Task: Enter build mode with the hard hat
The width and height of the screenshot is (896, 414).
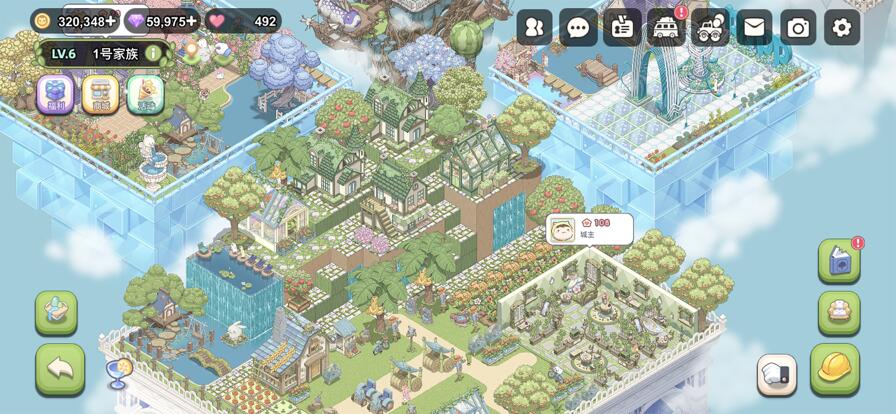Action: (x=835, y=368)
